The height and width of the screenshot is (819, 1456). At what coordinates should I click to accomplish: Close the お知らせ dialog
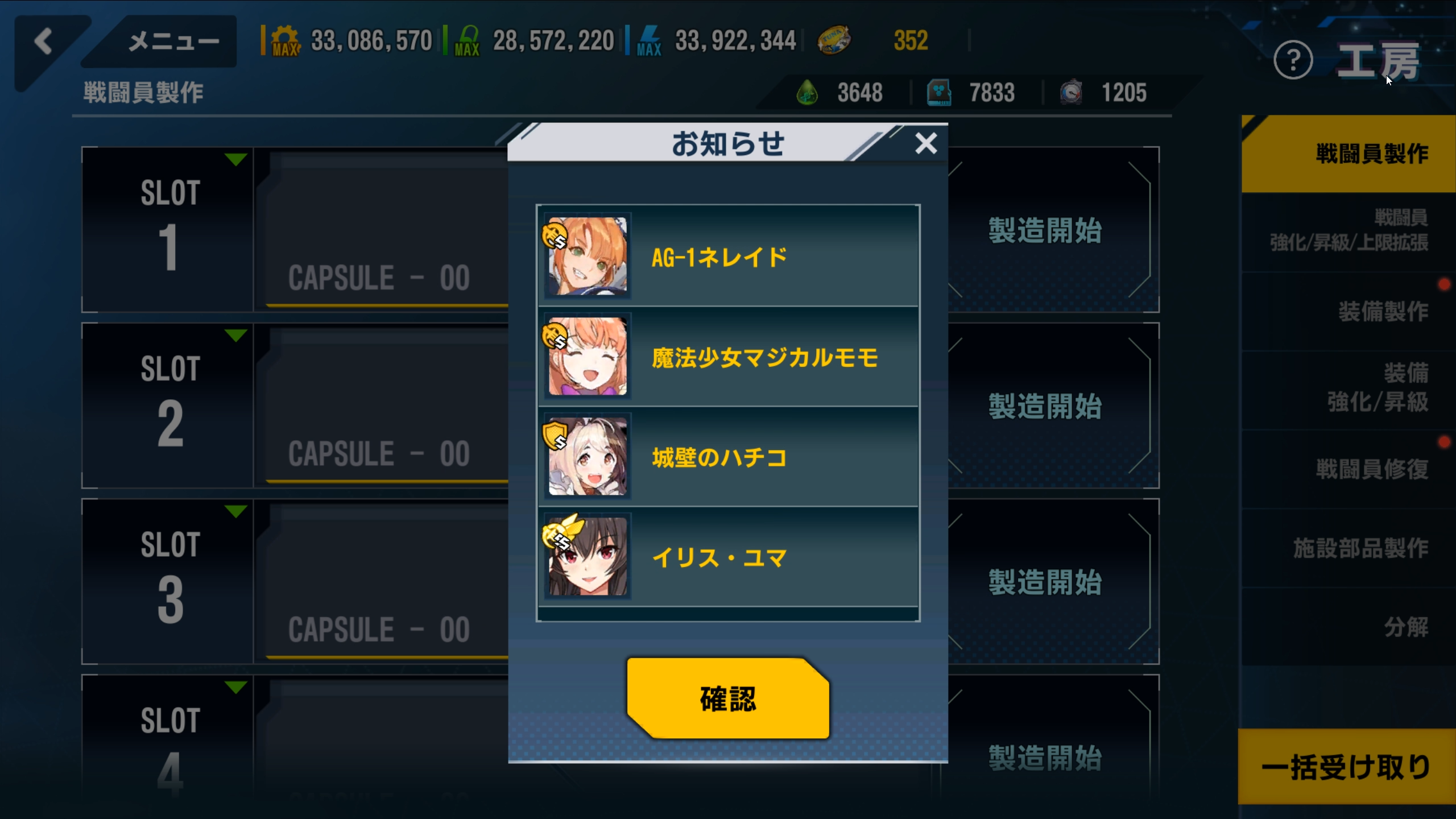pos(926,143)
